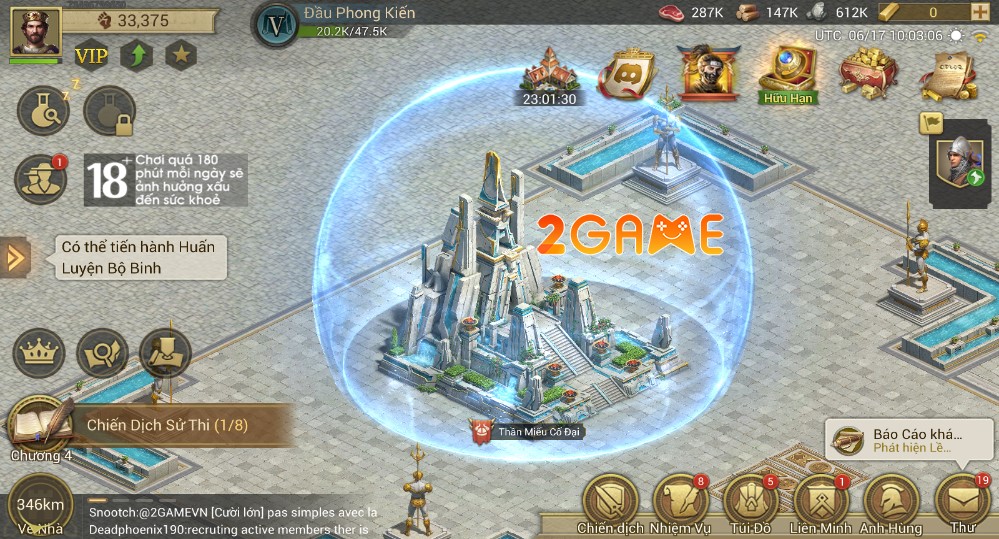Tap the locked flask icon
This screenshot has width=999, height=539.
pos(109,111)
